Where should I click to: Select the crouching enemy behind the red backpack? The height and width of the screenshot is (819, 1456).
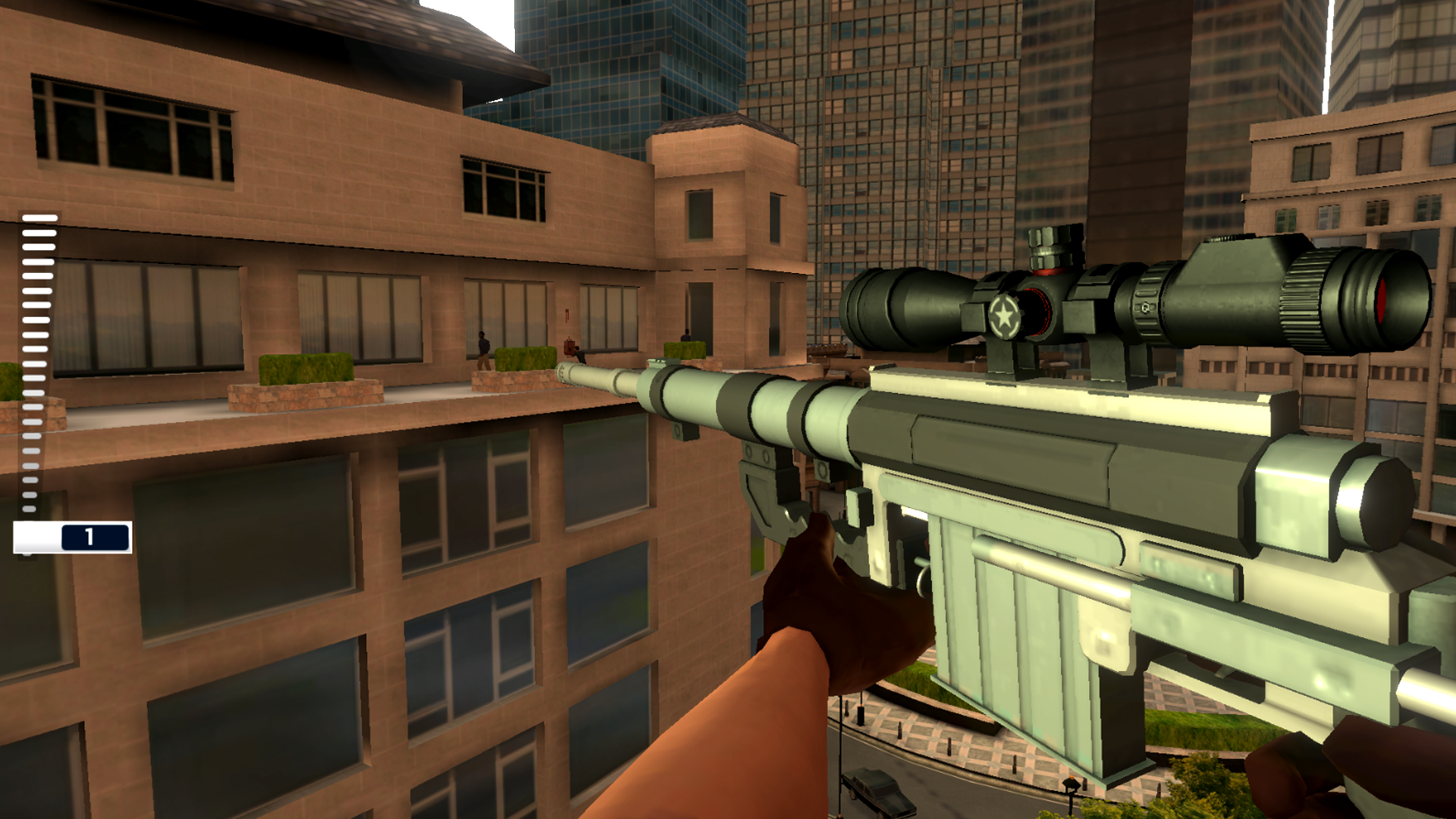pos(582,355)
